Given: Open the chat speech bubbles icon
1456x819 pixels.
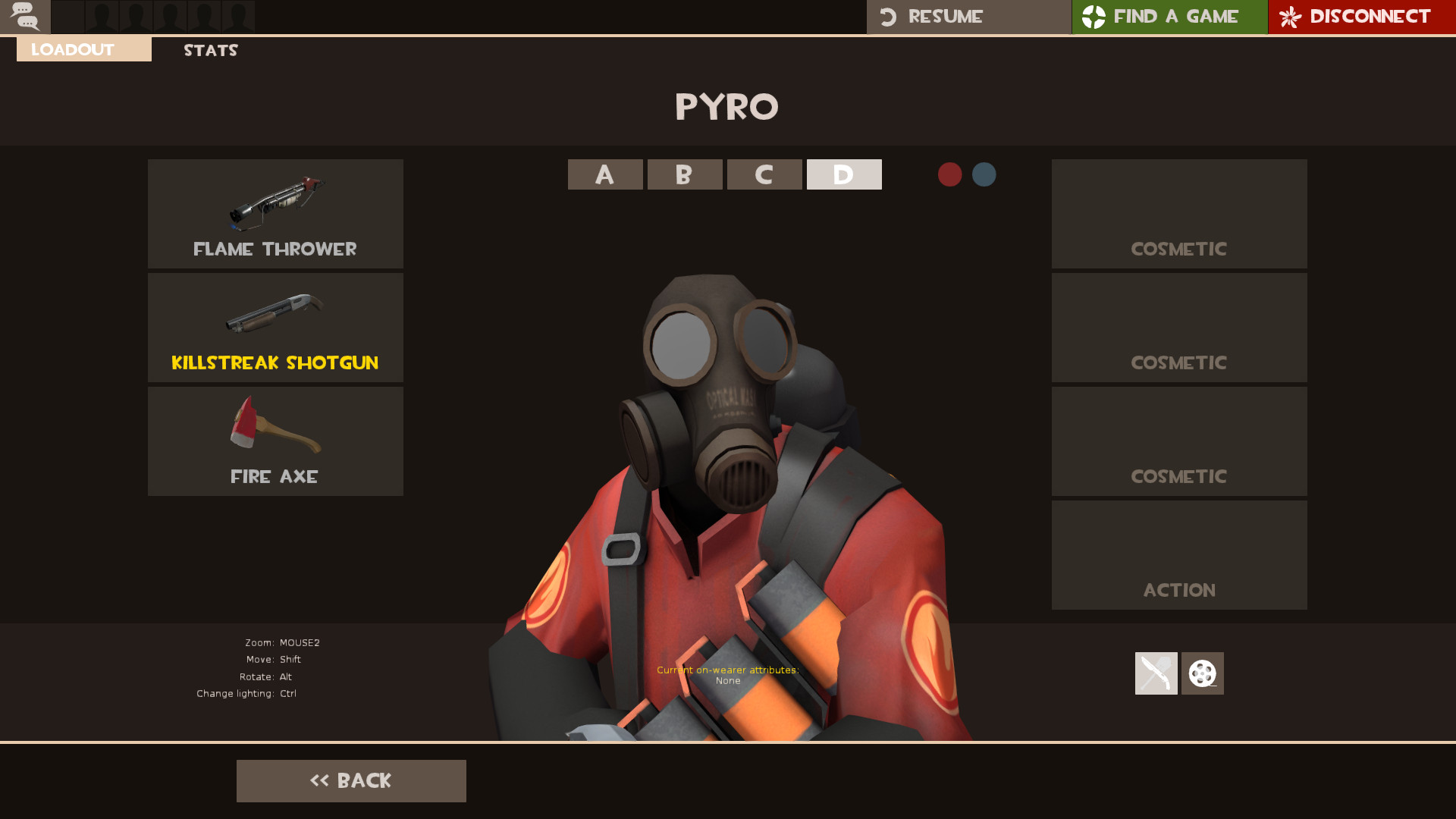Looking at the screenshot, I should click(x=25, y=17).
